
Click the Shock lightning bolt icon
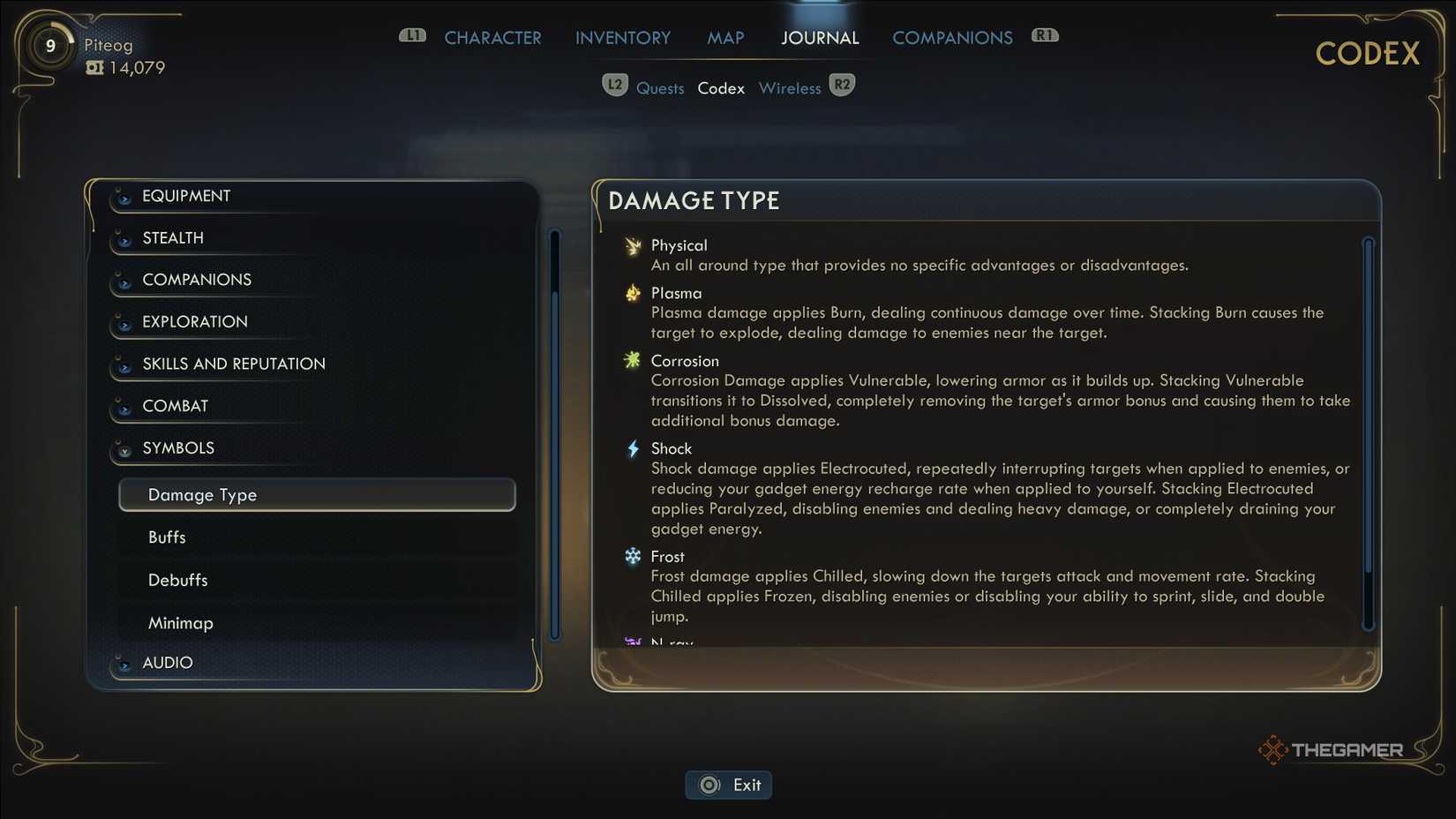click(x=633, y=449)
